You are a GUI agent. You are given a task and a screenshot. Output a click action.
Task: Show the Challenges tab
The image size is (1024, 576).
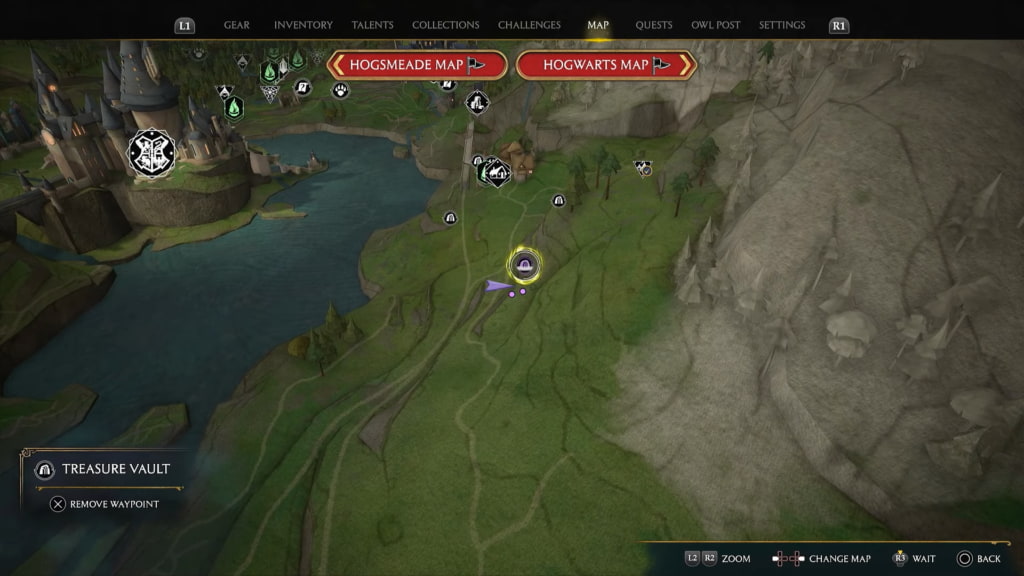click(x=530, y=25)
